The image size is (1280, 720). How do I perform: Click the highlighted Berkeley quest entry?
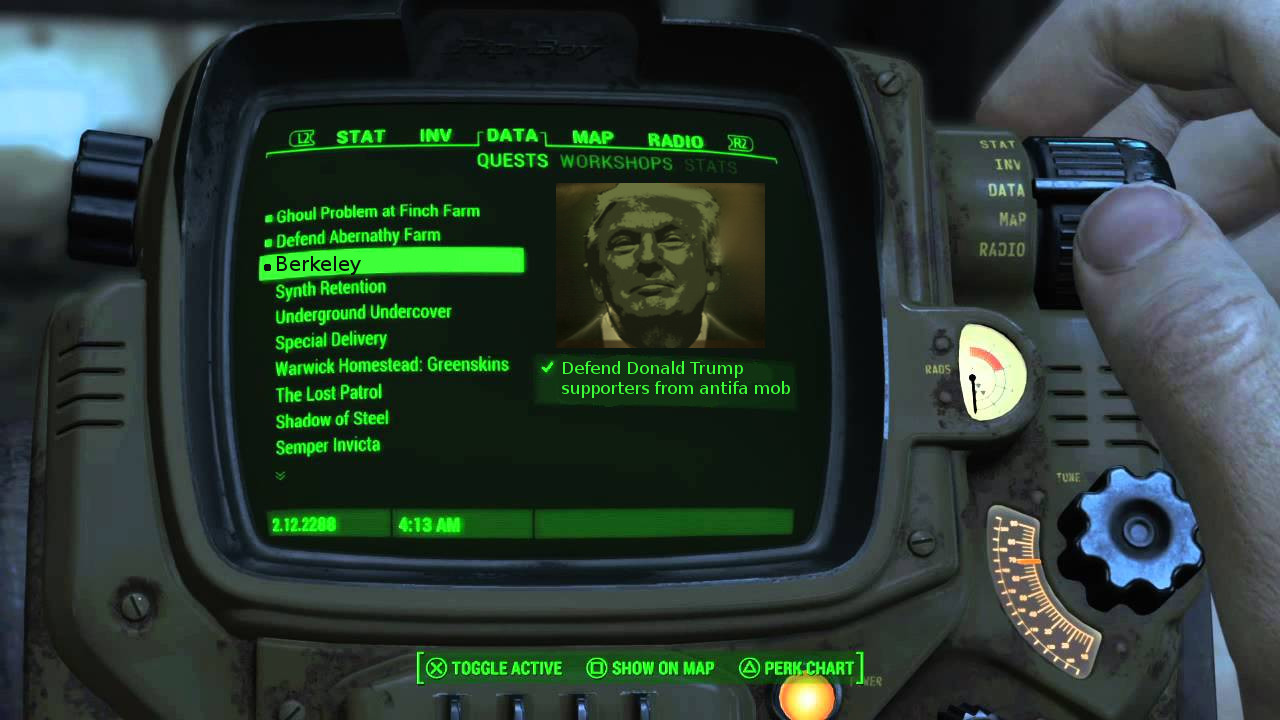pyautogui.click(x=392, y=264)
